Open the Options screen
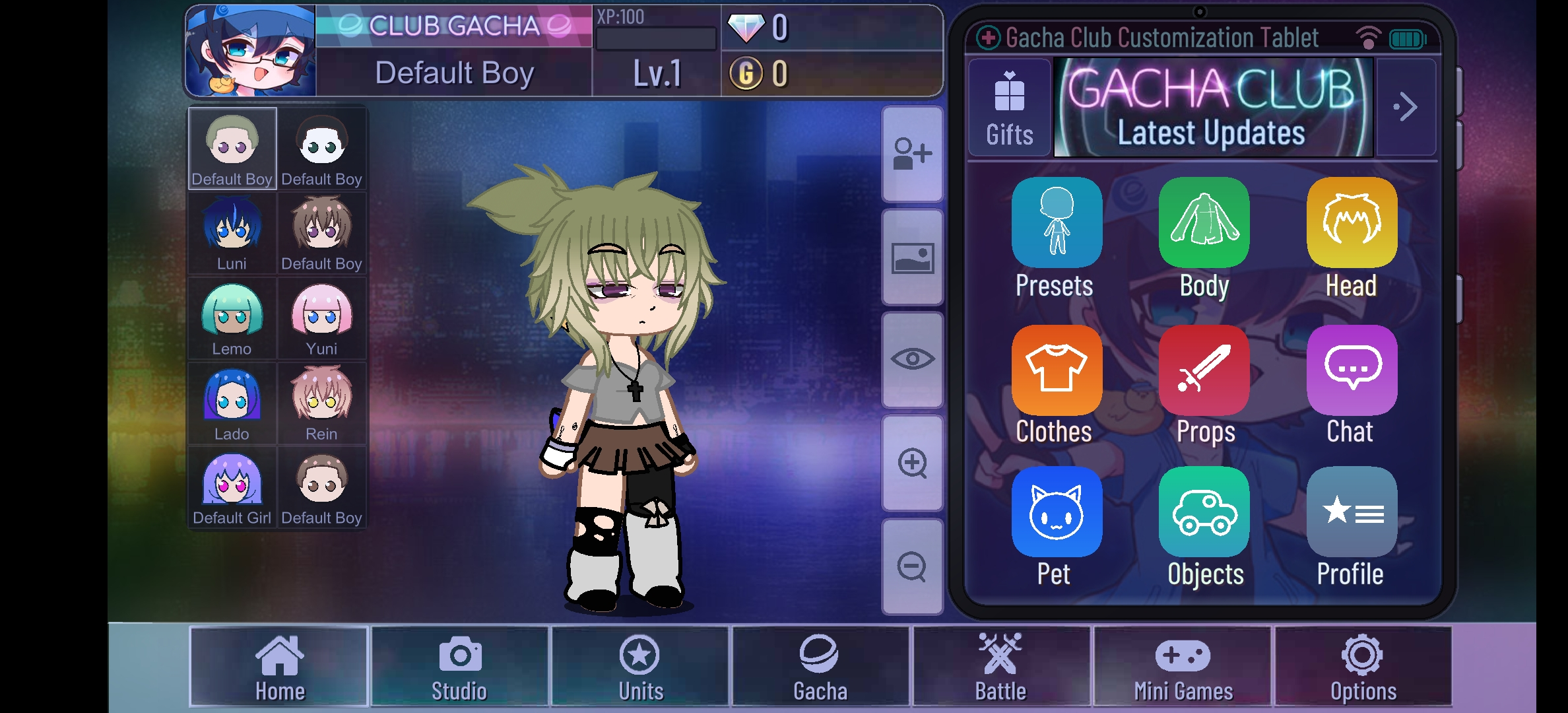Screen dimensions: 1568x713 point(1361,667)
